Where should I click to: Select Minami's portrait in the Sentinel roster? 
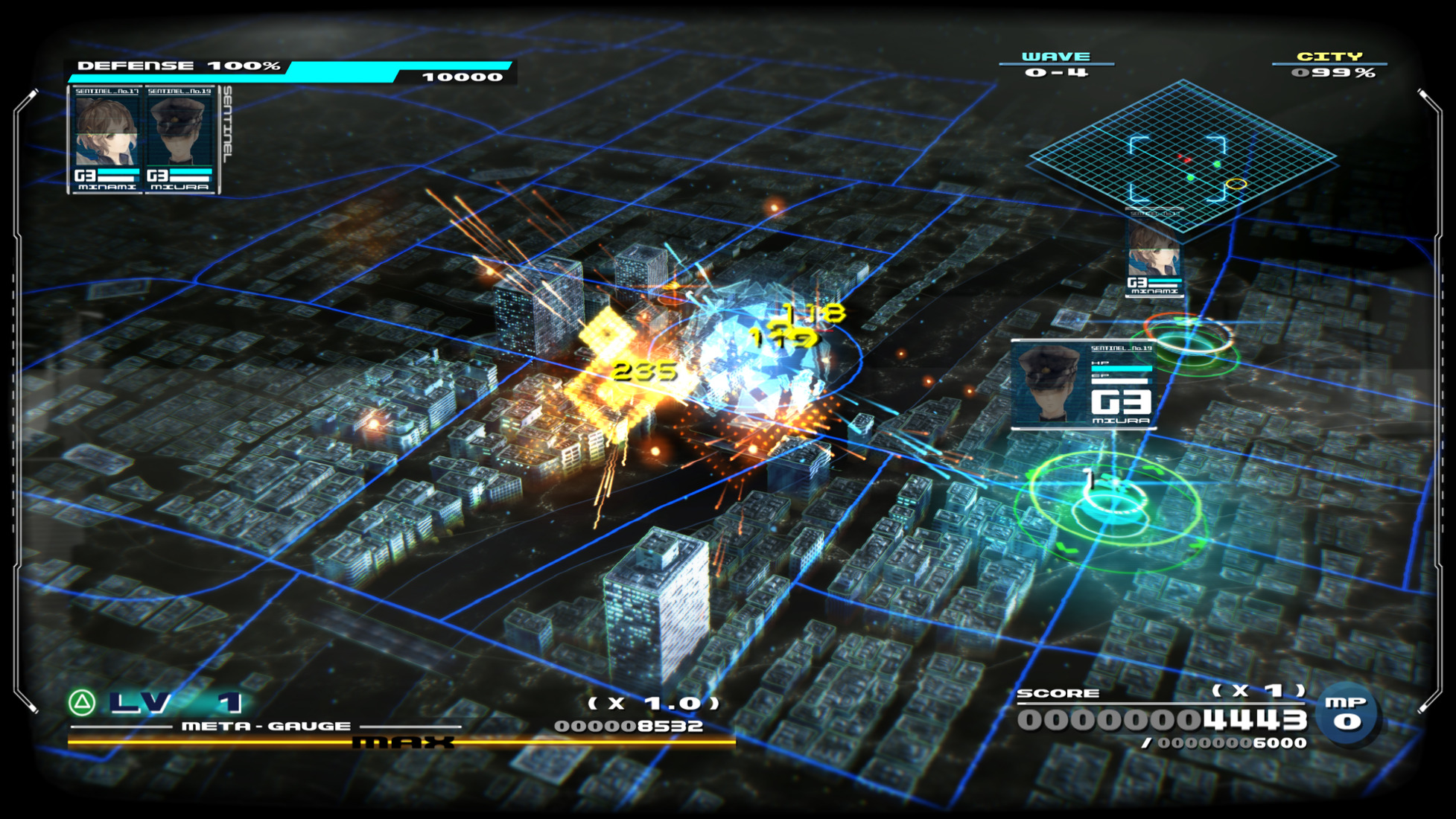tap(107, 134)
